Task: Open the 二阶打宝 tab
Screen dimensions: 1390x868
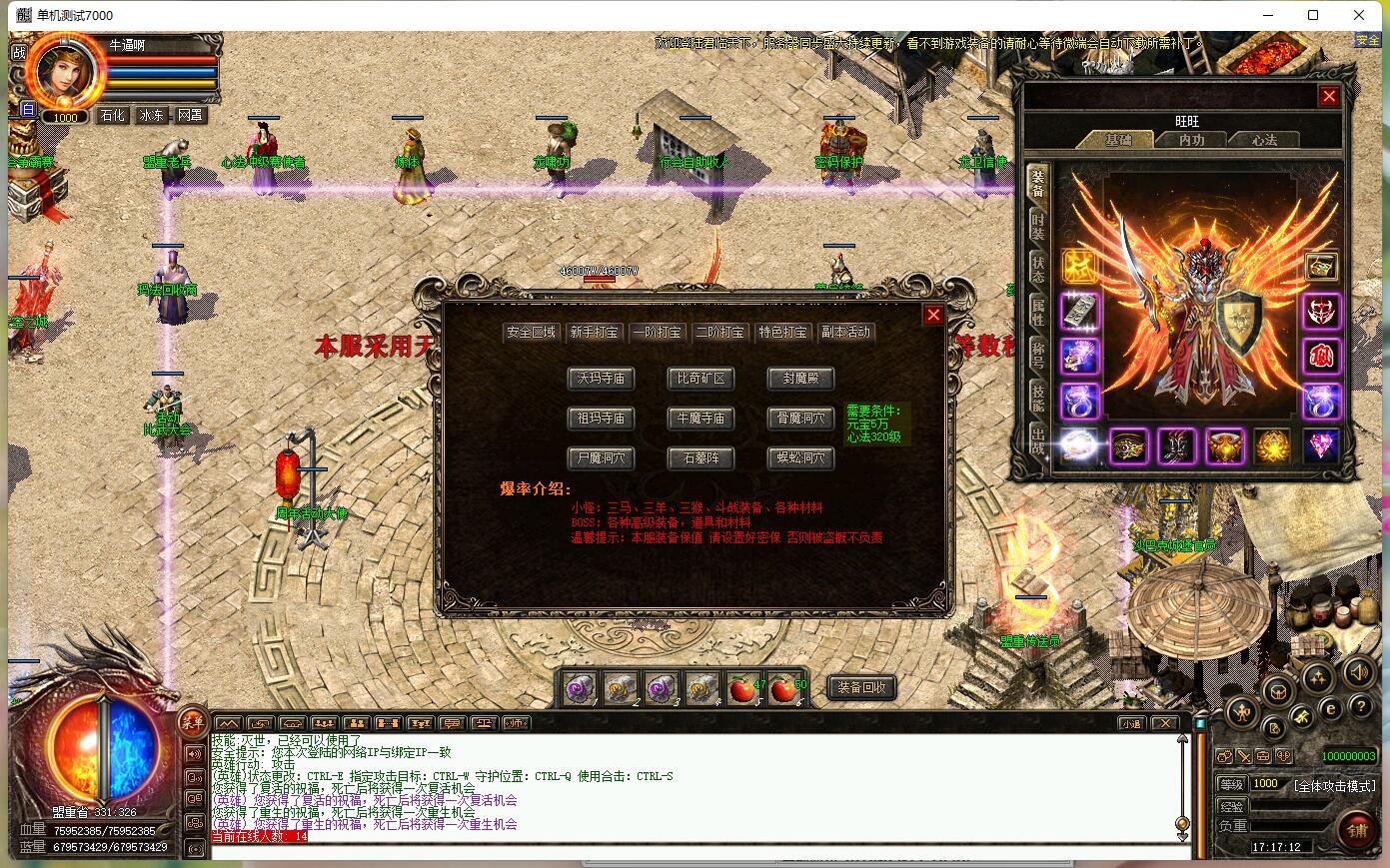Action: point(720,333)
